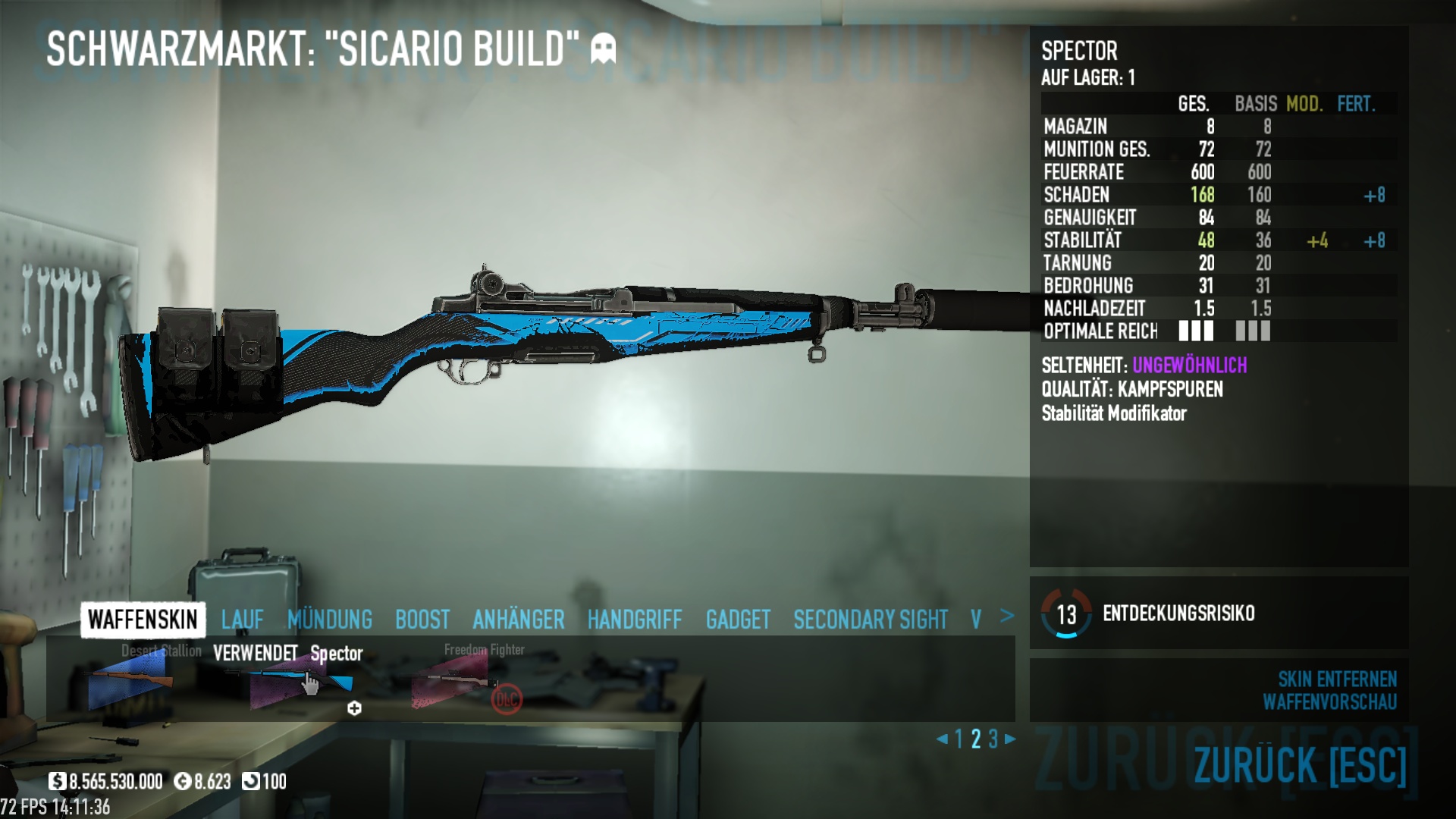This screenshot has height=819, width=1456.
Task: Switch to the Boost tab
Action: tap(422, 620)
